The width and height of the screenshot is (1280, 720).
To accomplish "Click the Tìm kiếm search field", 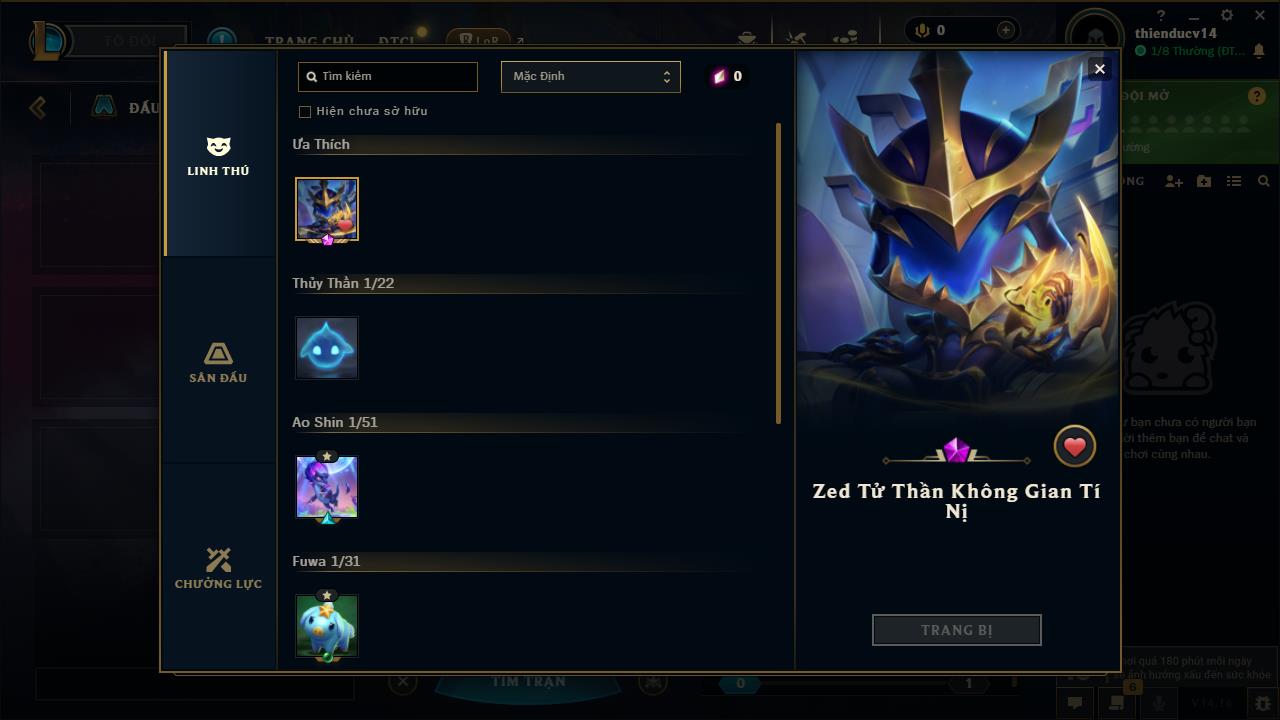I will coord(388,77).
